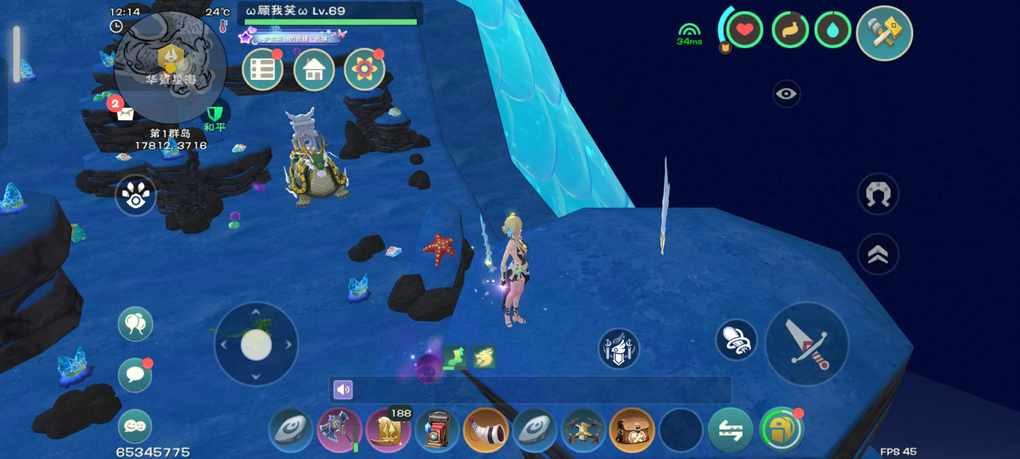Open the flower event icon
The width and height of the screenshot is (1020, 459).
click(365, 70)
